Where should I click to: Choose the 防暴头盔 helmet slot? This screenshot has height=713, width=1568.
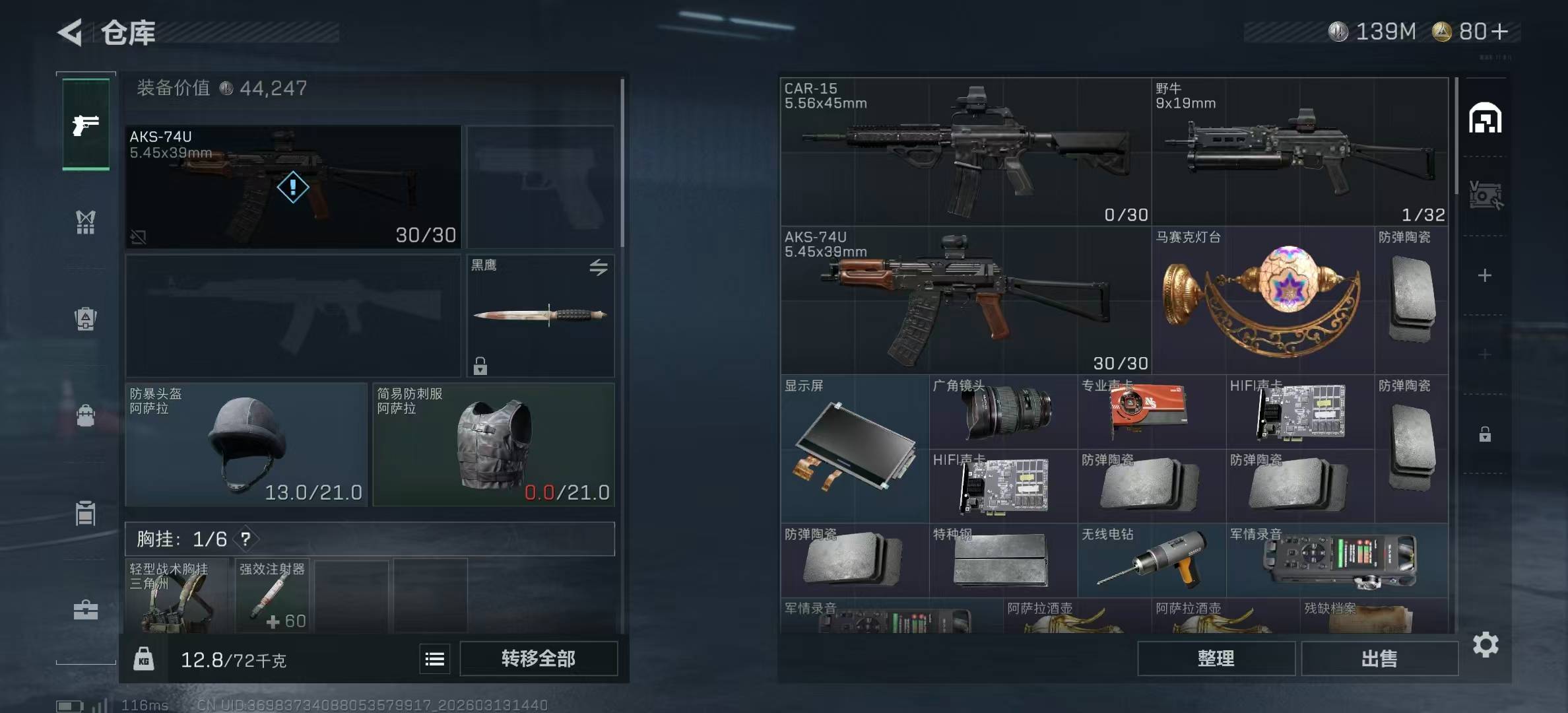pyautogui.click(x=245, y=444)
